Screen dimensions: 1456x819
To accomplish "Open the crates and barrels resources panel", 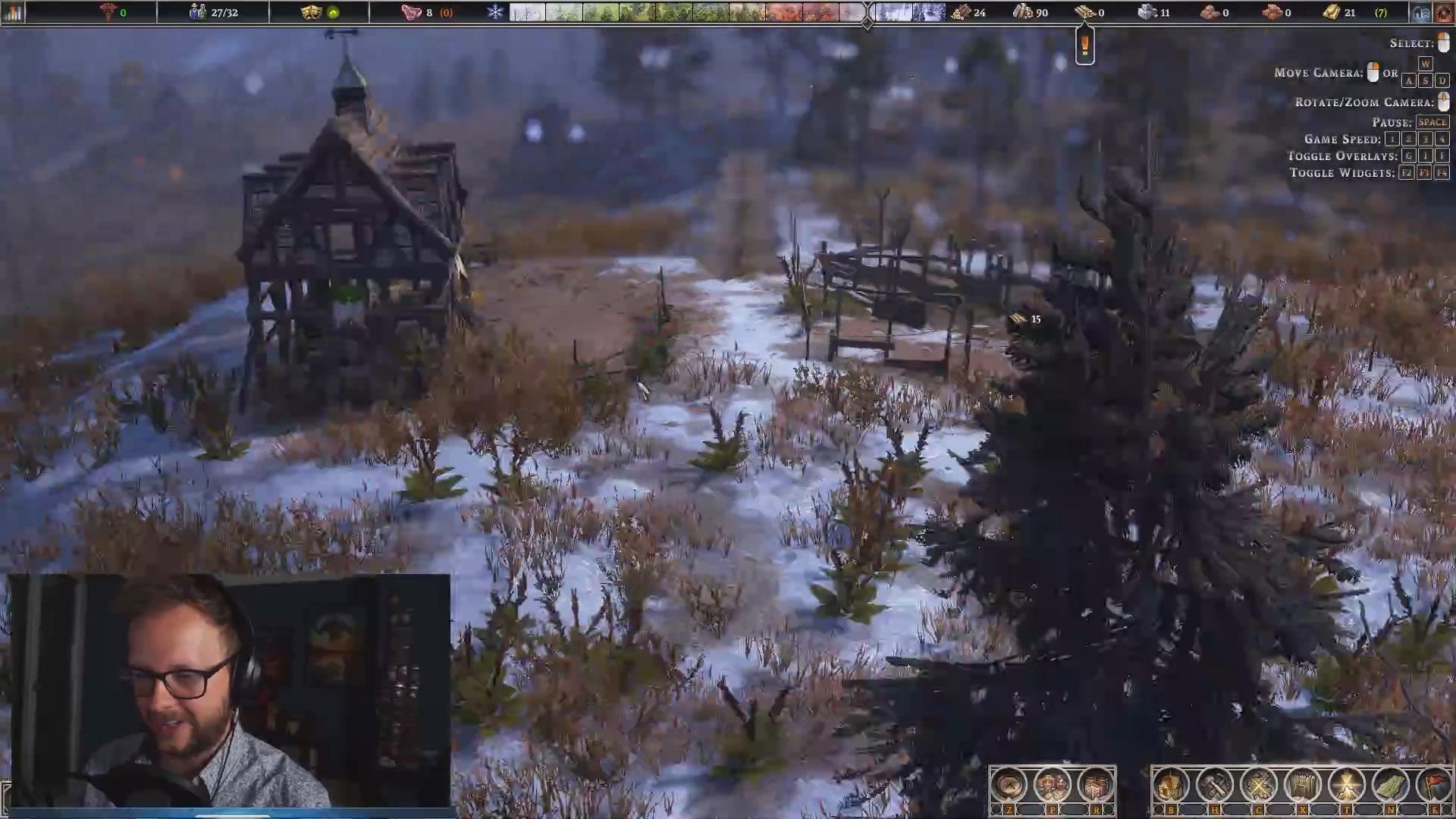I will [x=1095, y=785].
